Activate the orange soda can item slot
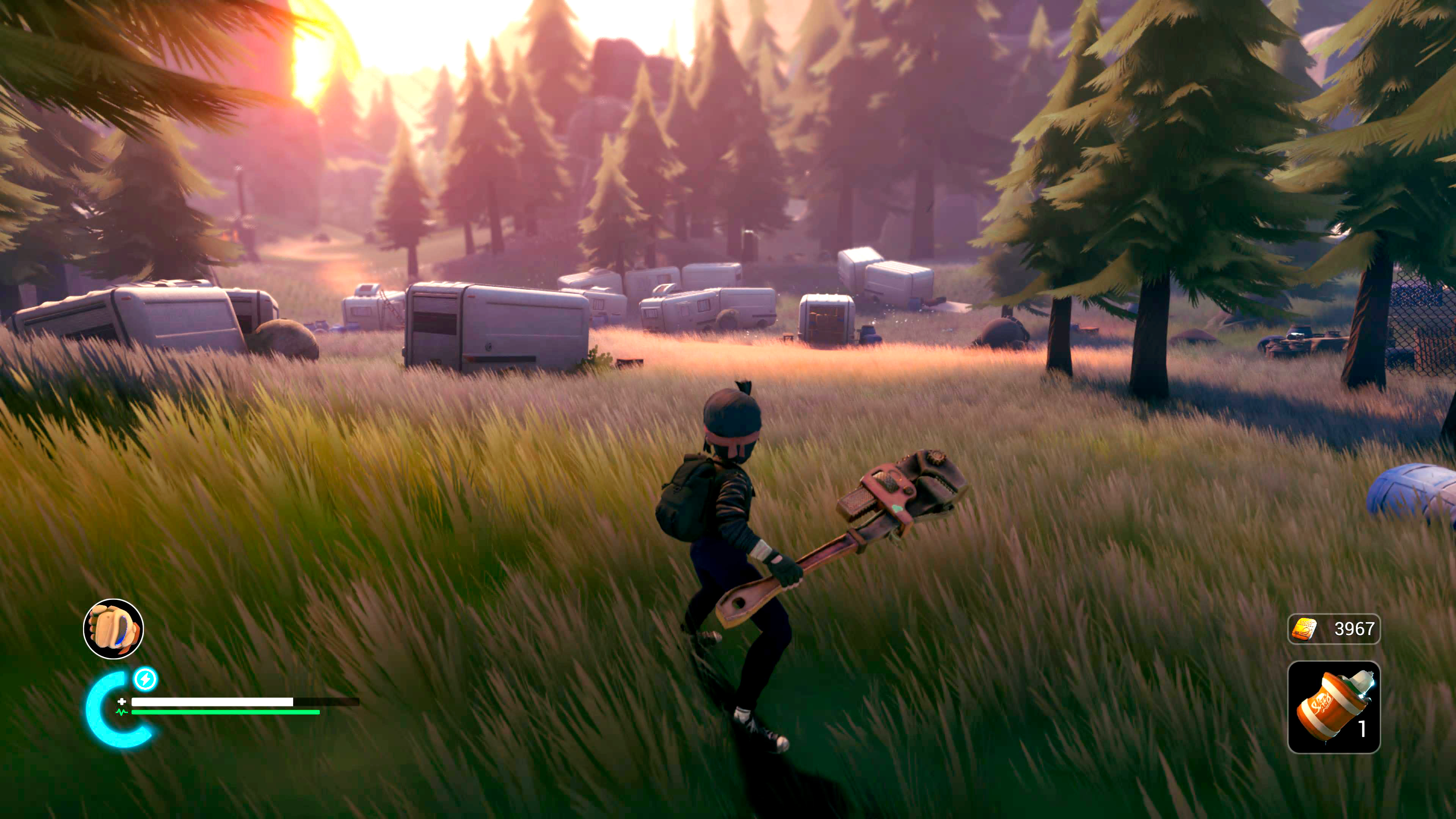This screenshot has height=819, width=1456. (x=1334, y=706)
